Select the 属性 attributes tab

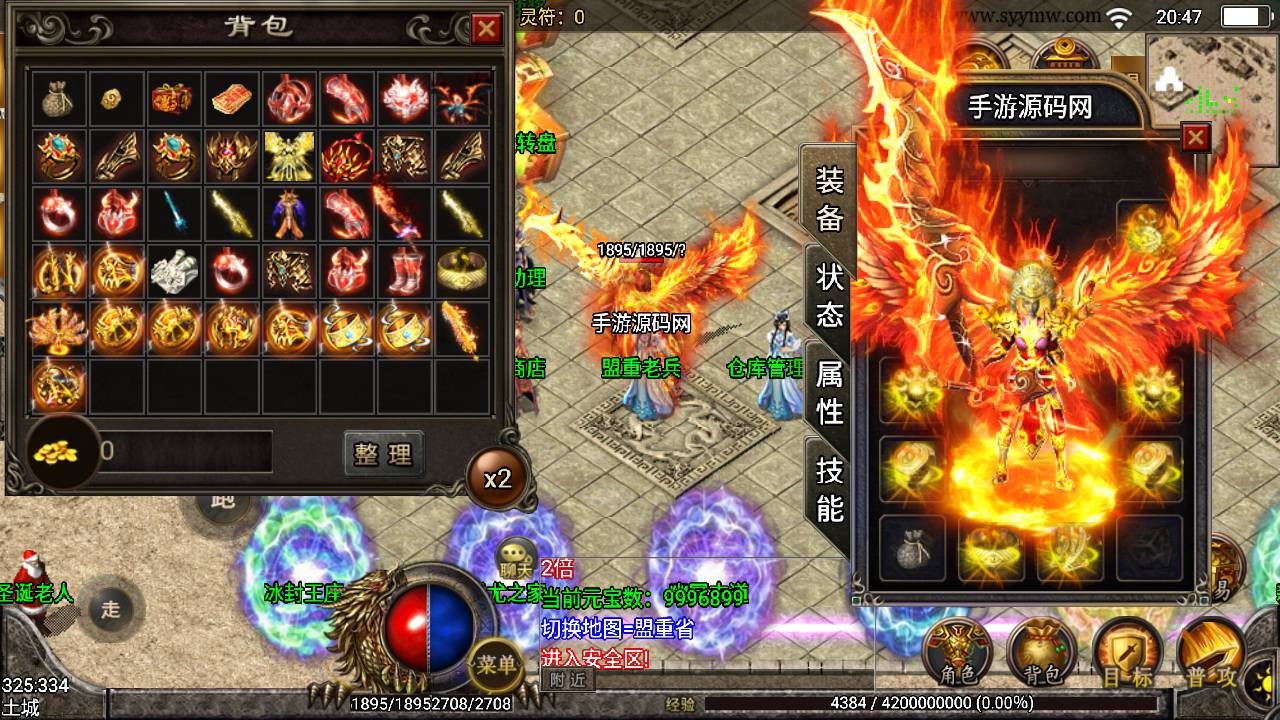pos(830,392)
